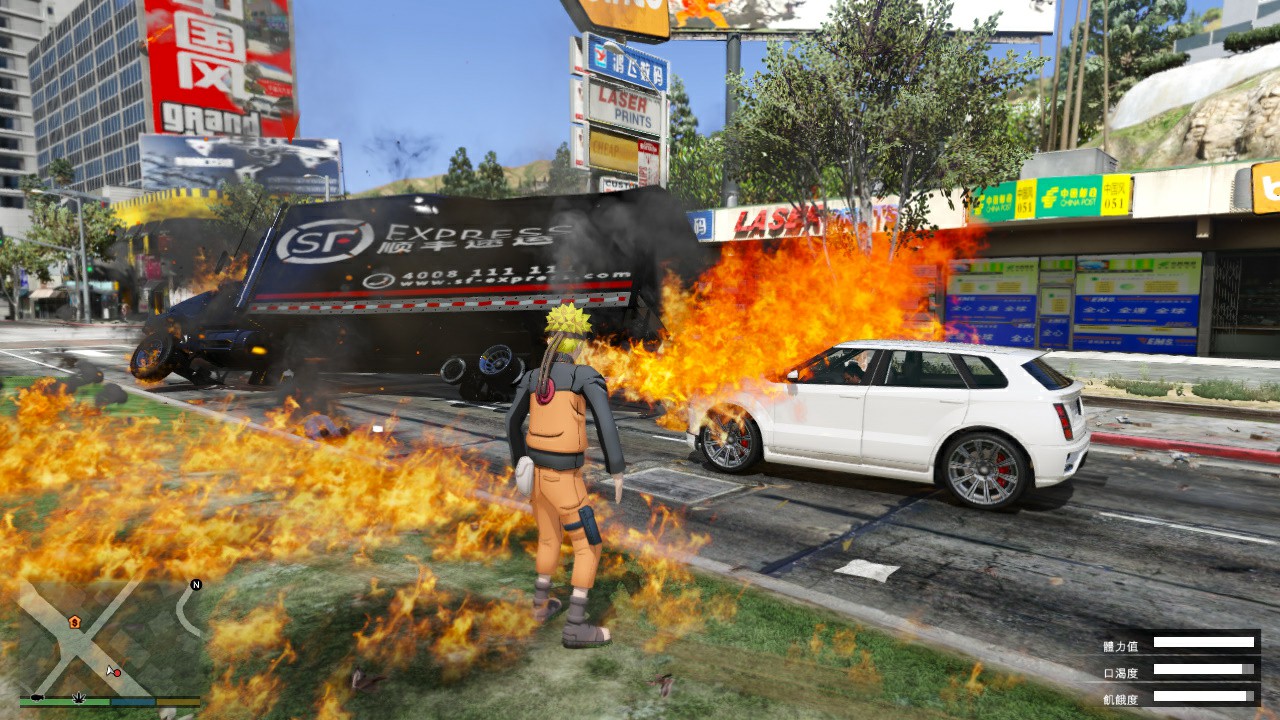
Task: Click the red dot blip on minimap
Action: pyautogui.click(x=117, y=673)
